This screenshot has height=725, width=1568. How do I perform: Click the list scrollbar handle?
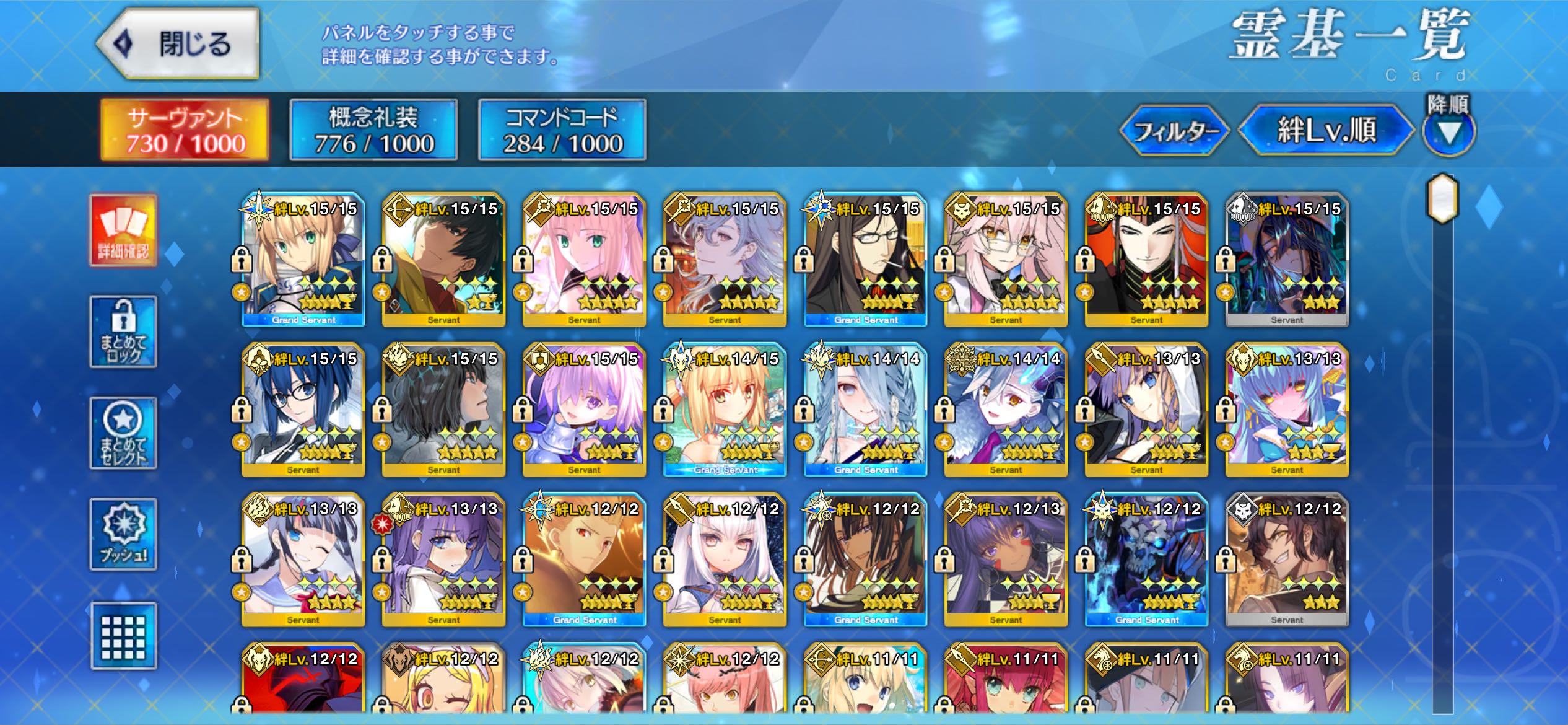click(1442, 198)
